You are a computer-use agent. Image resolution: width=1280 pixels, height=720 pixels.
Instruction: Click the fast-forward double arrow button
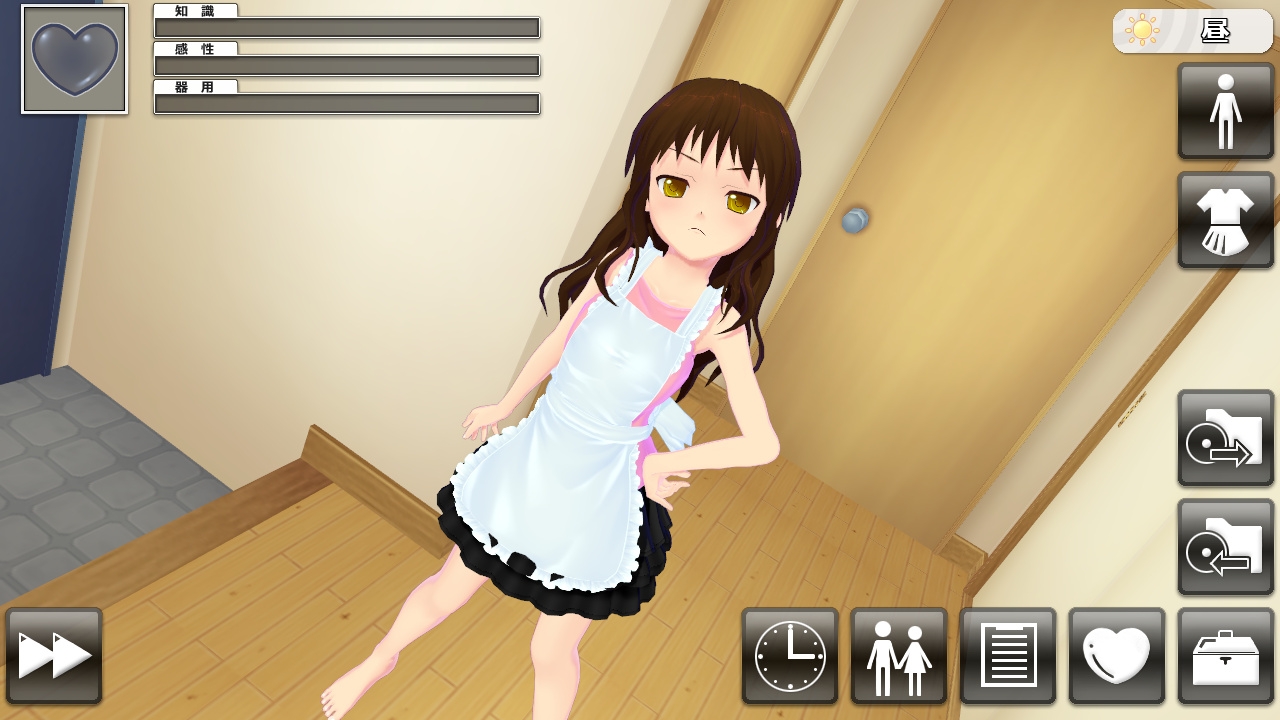click(x=54, y=656)
